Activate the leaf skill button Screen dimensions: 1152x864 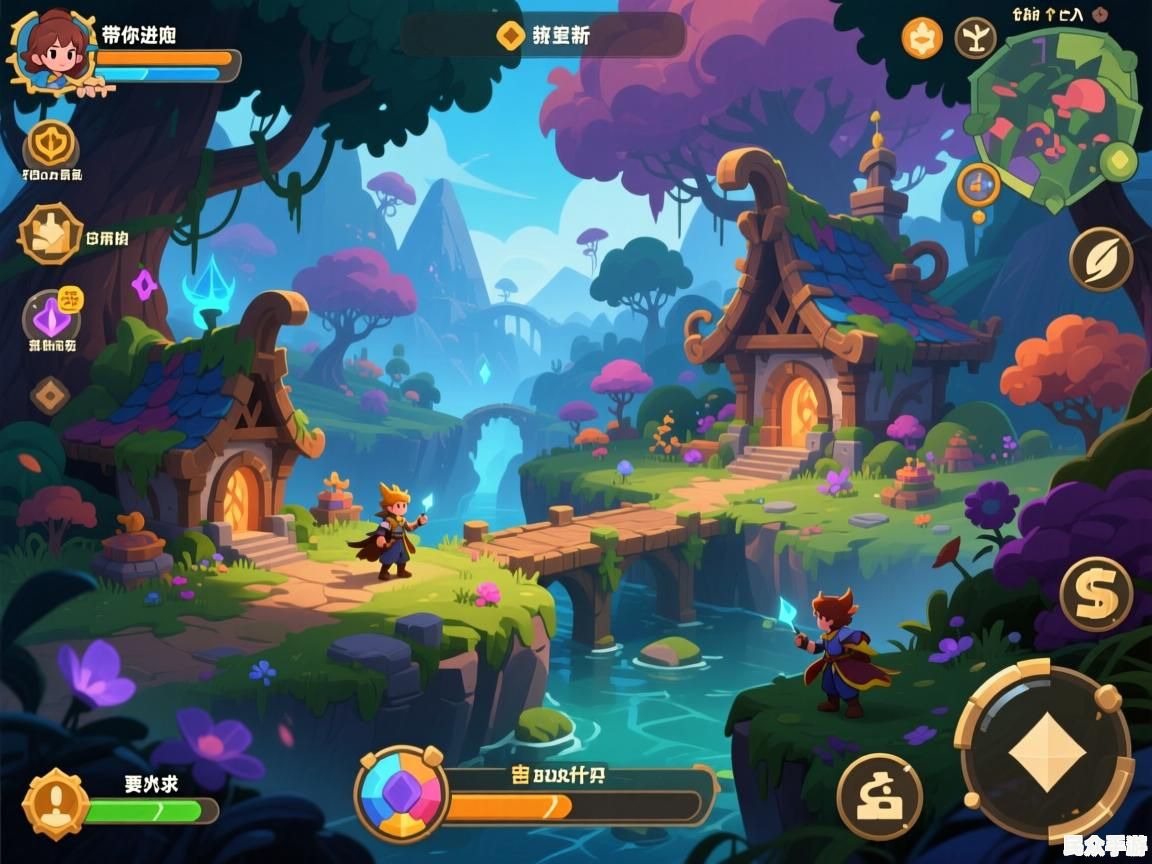click(x=1100, y=259)
